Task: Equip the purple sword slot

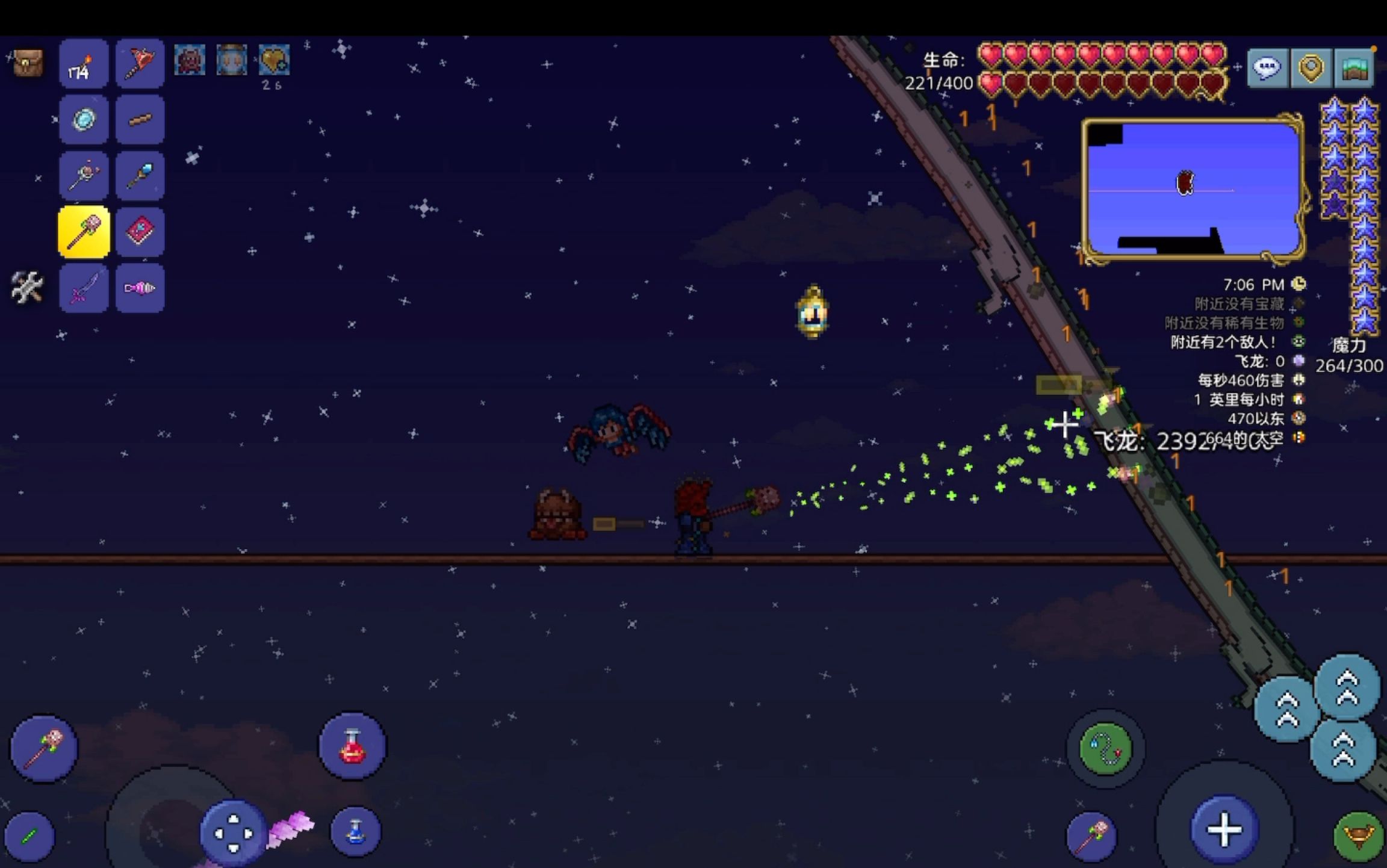Action: pos(83,288)
